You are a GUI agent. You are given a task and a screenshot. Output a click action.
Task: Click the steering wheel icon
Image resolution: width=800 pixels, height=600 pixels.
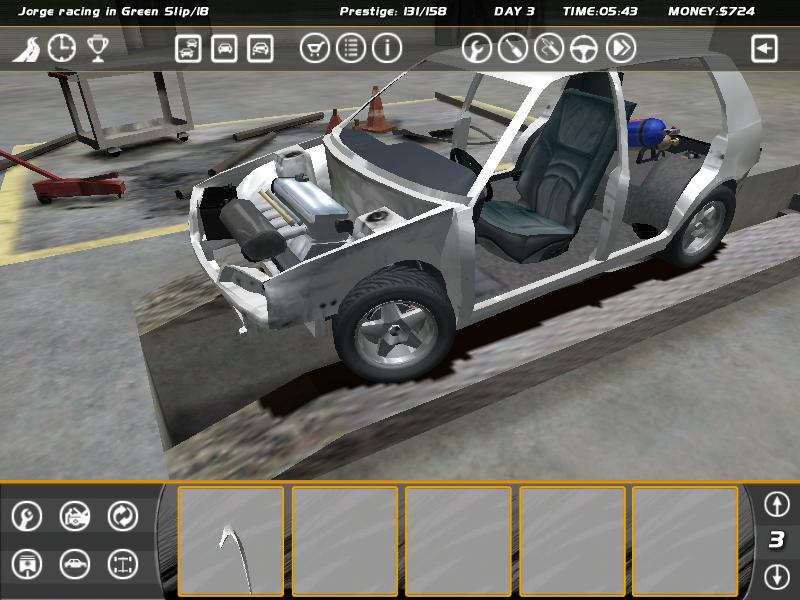pos(585,48)
